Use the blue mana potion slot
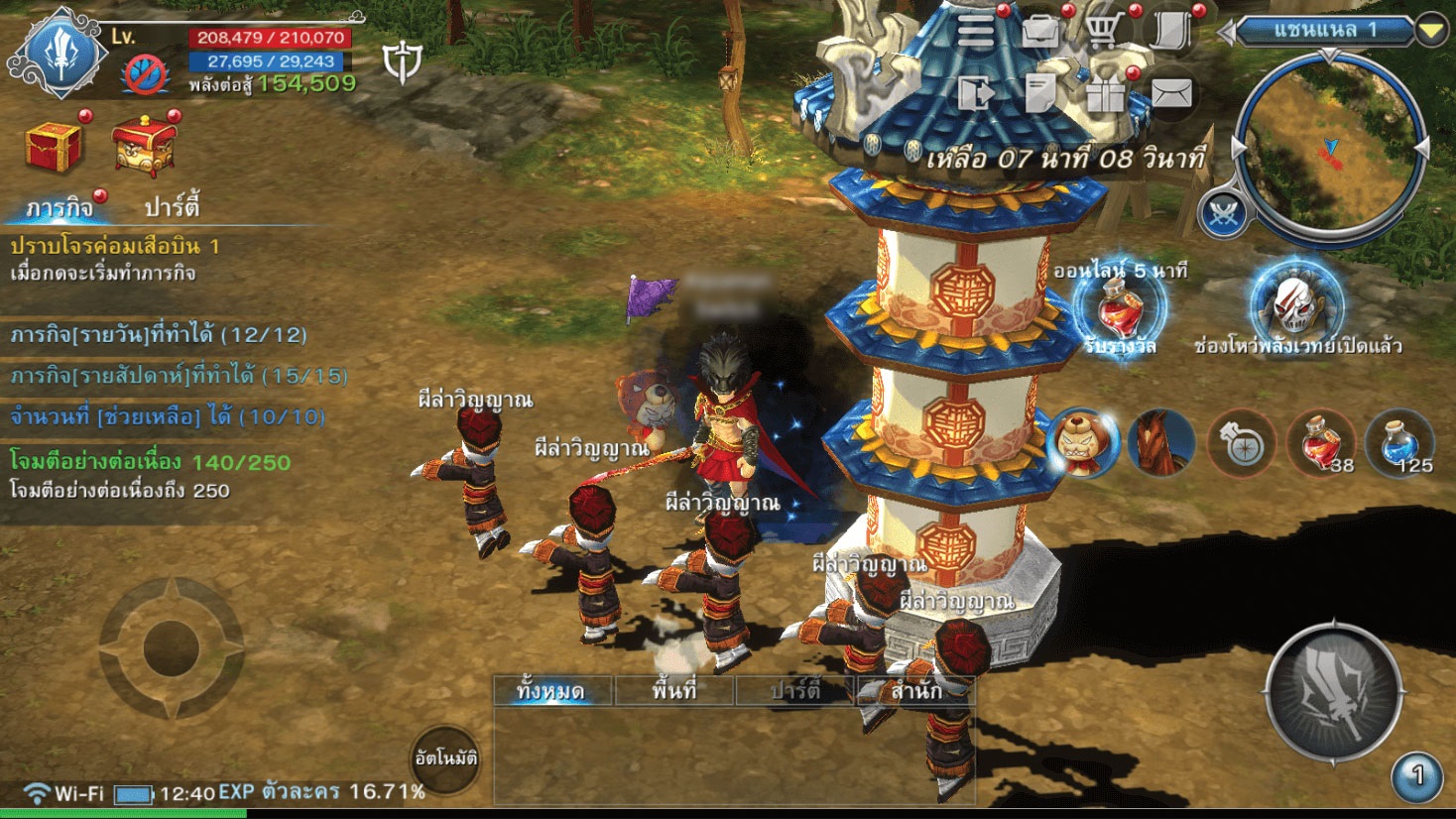The image size is (1456, 819). 1398,443
